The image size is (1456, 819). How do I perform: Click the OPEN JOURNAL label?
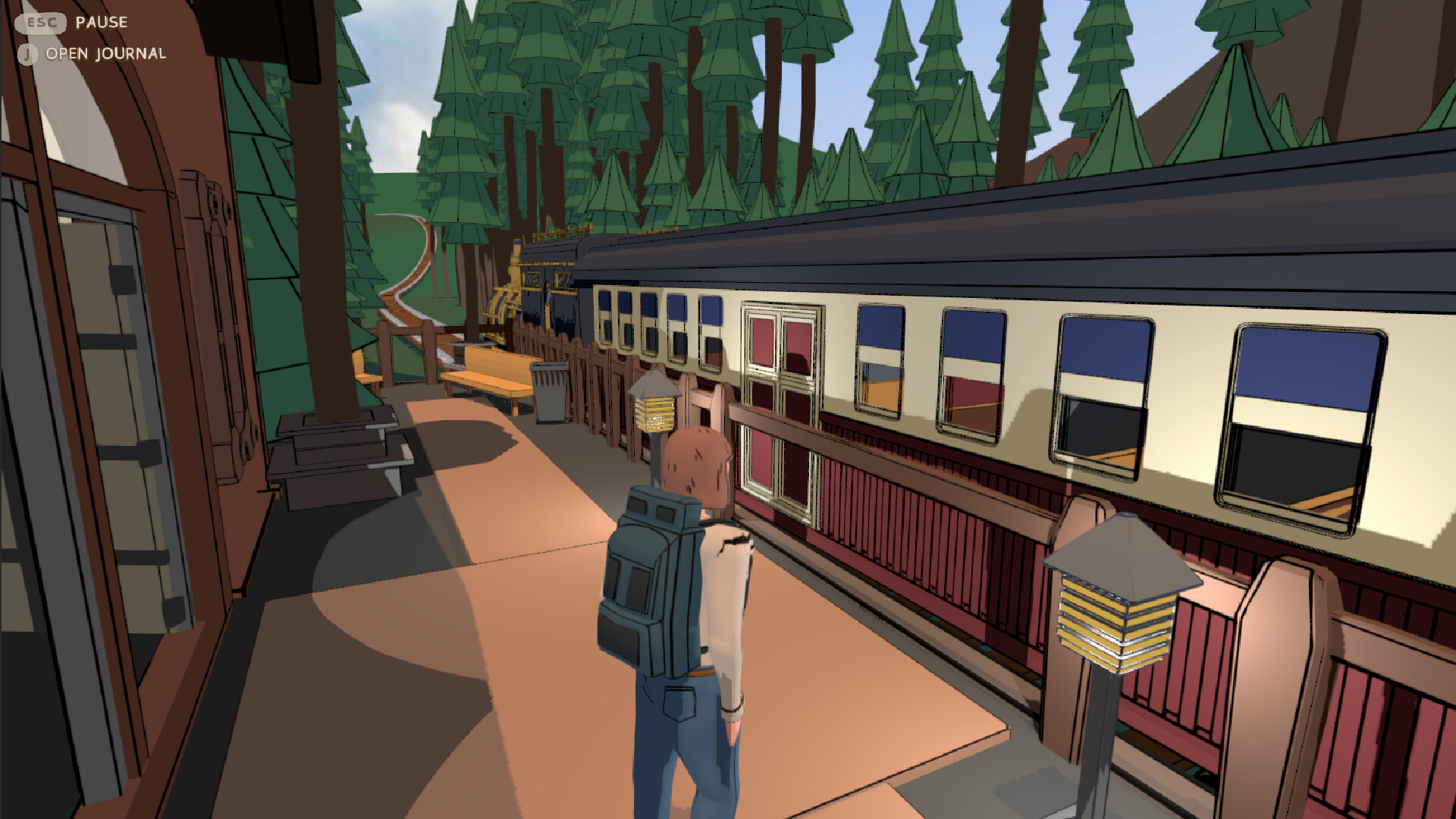[x=105, y=54]
